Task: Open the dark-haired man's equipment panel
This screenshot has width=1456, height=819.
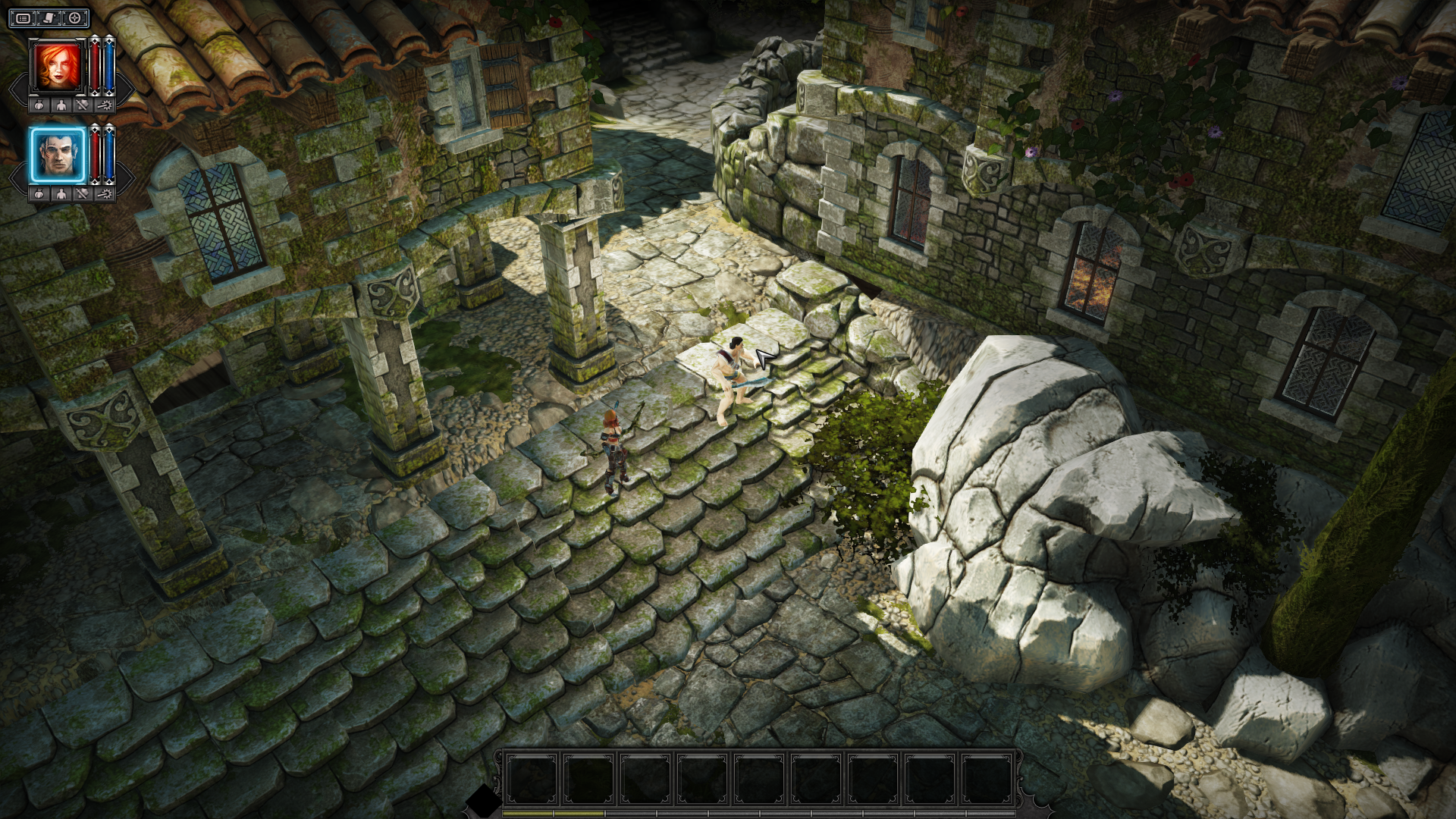Action: (82, 194)
